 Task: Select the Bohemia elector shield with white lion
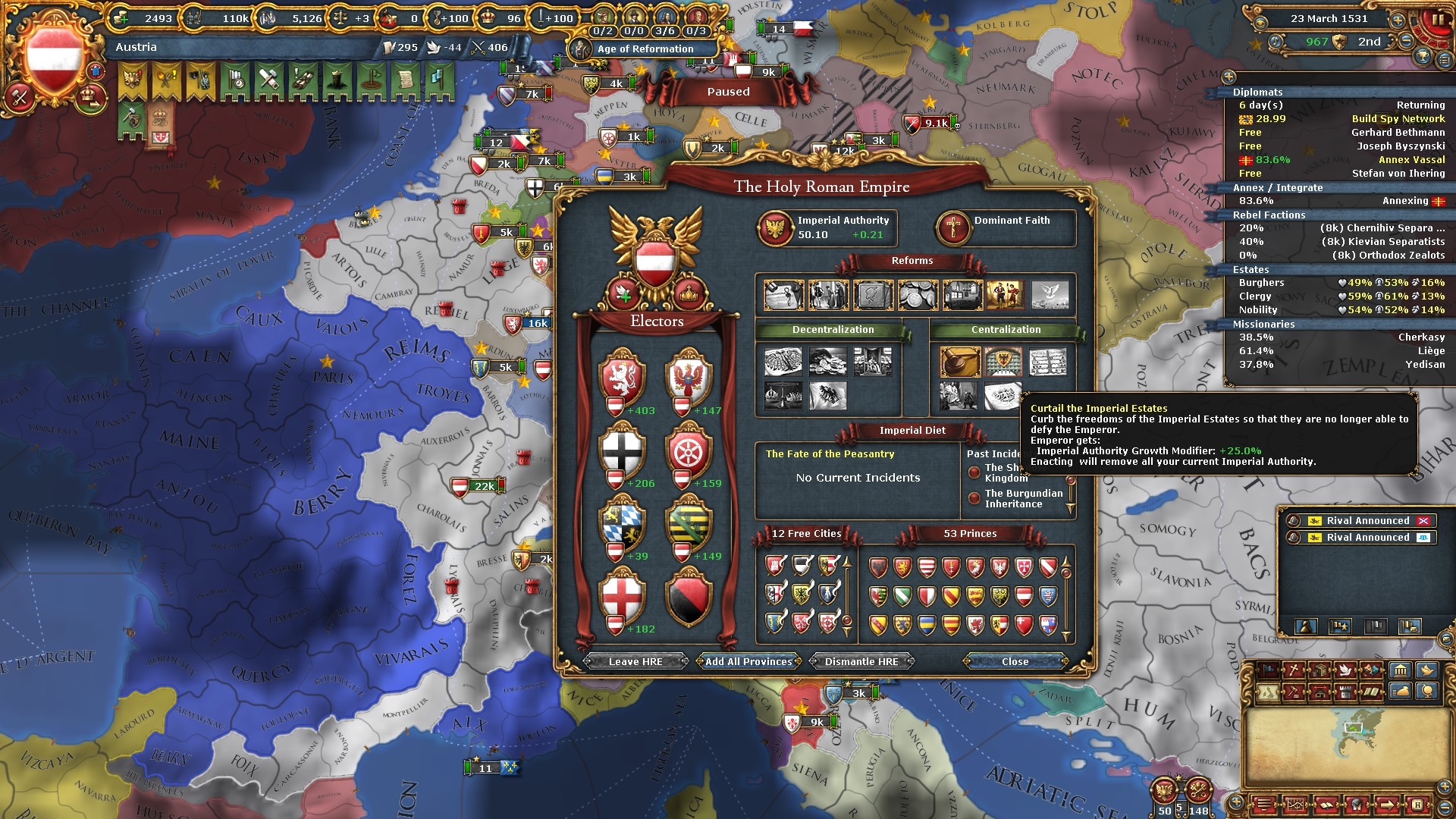coord(622,376)
